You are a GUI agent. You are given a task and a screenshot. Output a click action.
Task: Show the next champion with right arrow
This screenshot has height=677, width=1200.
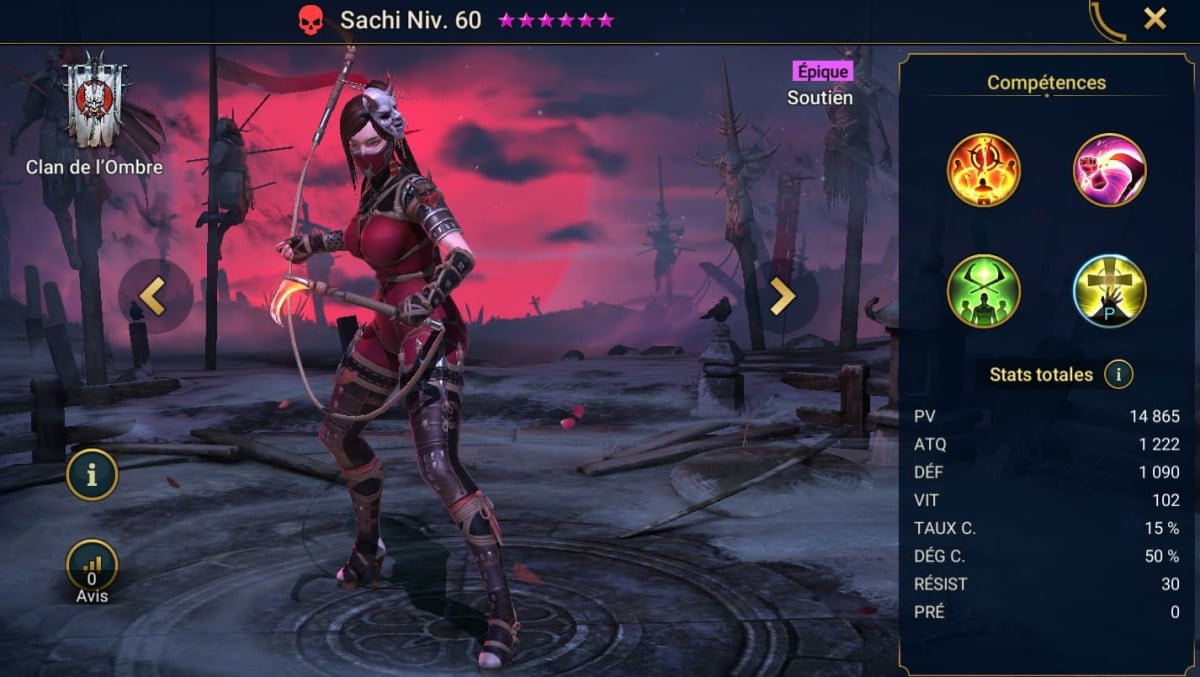click(782, 296)
